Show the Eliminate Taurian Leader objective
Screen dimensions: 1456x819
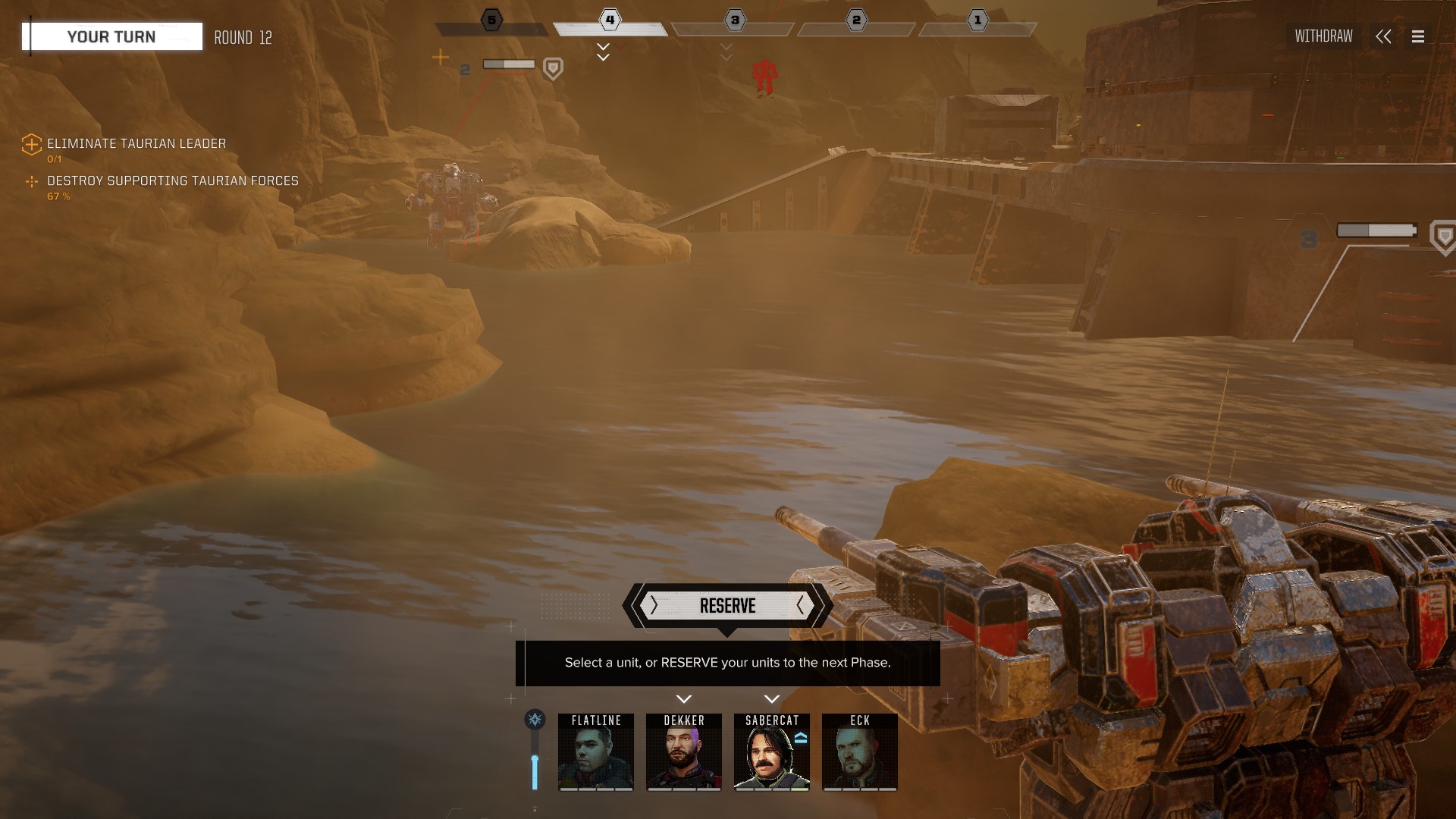click(x=136, y=143)
